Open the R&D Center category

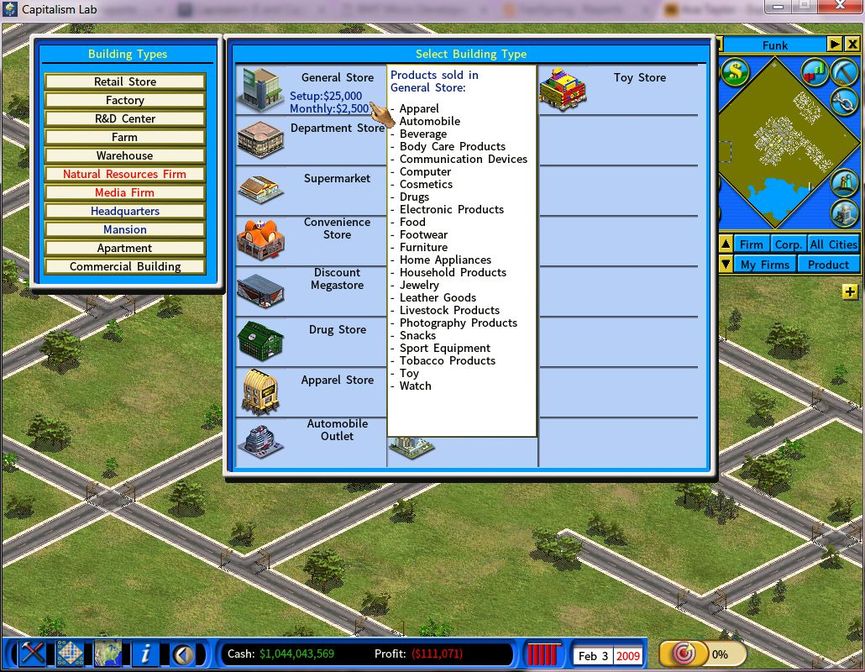point(125,119)
